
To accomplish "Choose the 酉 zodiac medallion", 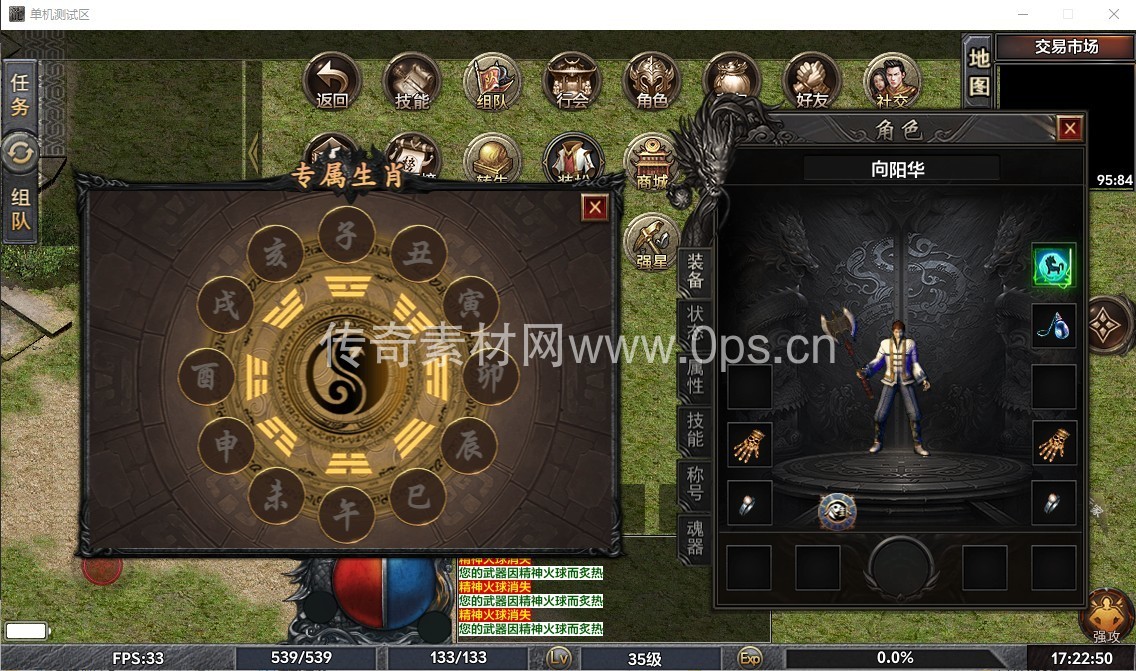I will tap(207, 377).
